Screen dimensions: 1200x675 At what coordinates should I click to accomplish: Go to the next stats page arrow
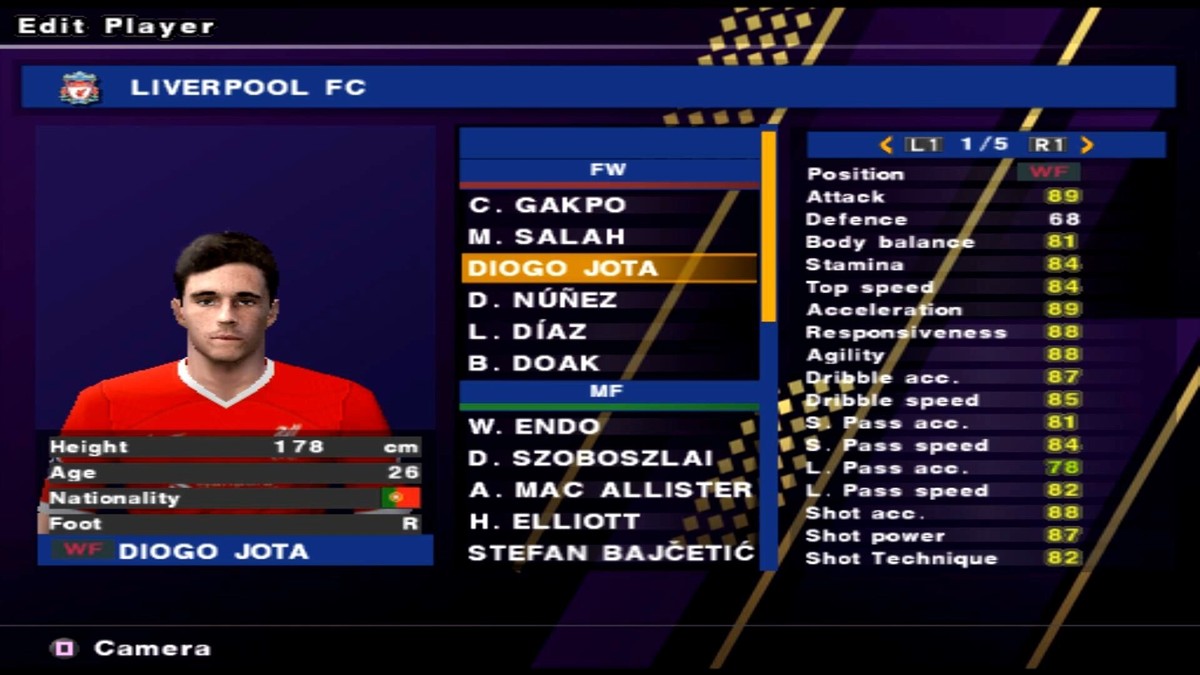point(1088,145)
